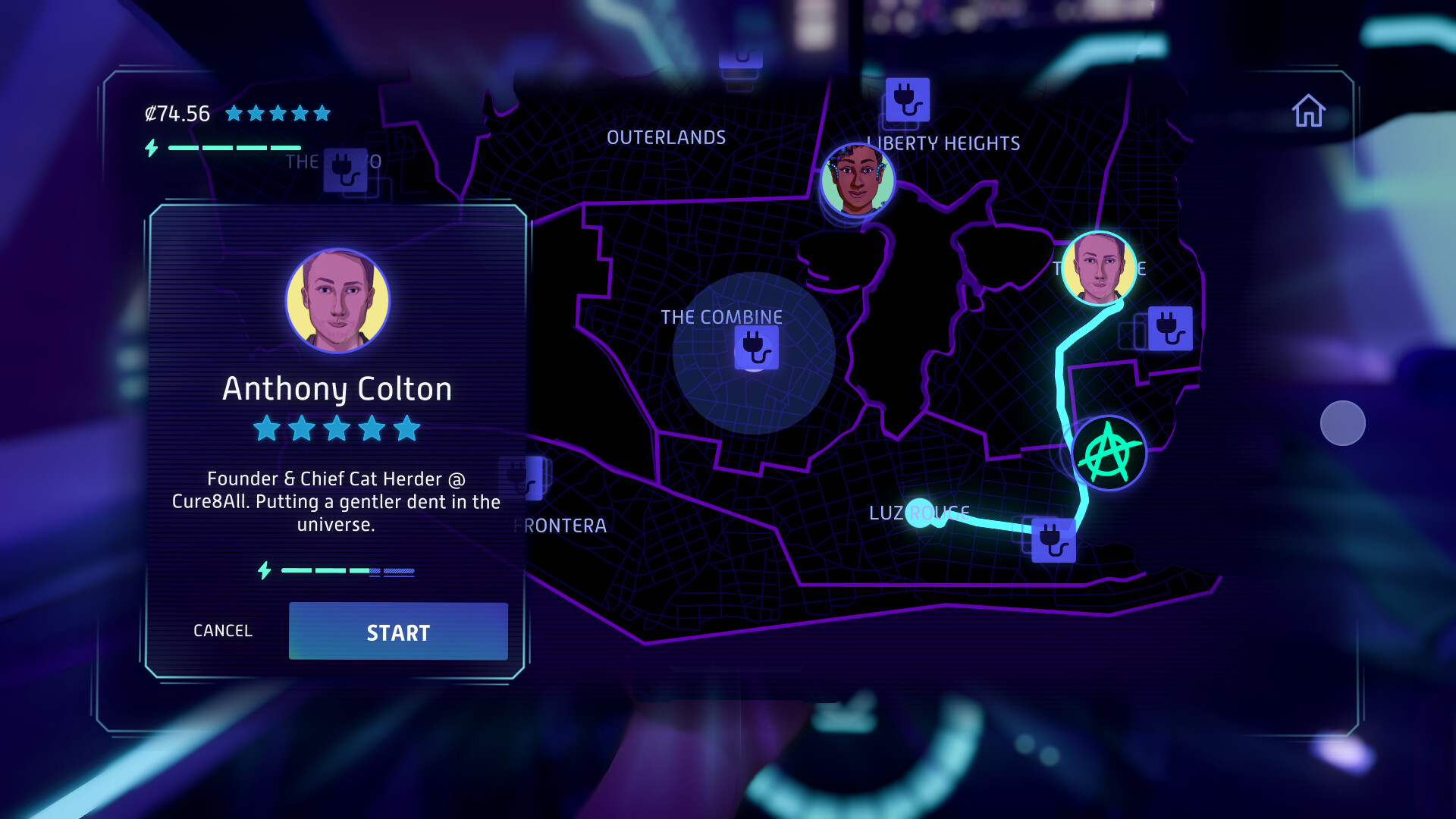Pick Anthony Colton's map marker
Image resolution: width=1456 pixels, height=819 pixels.
[x=1099, y=268]
